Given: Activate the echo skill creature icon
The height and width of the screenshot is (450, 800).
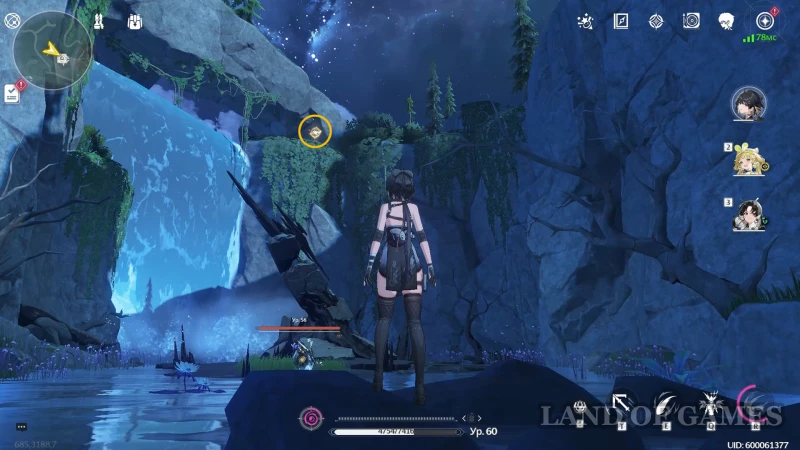Looking at the screenshot, I should point(711,405).
